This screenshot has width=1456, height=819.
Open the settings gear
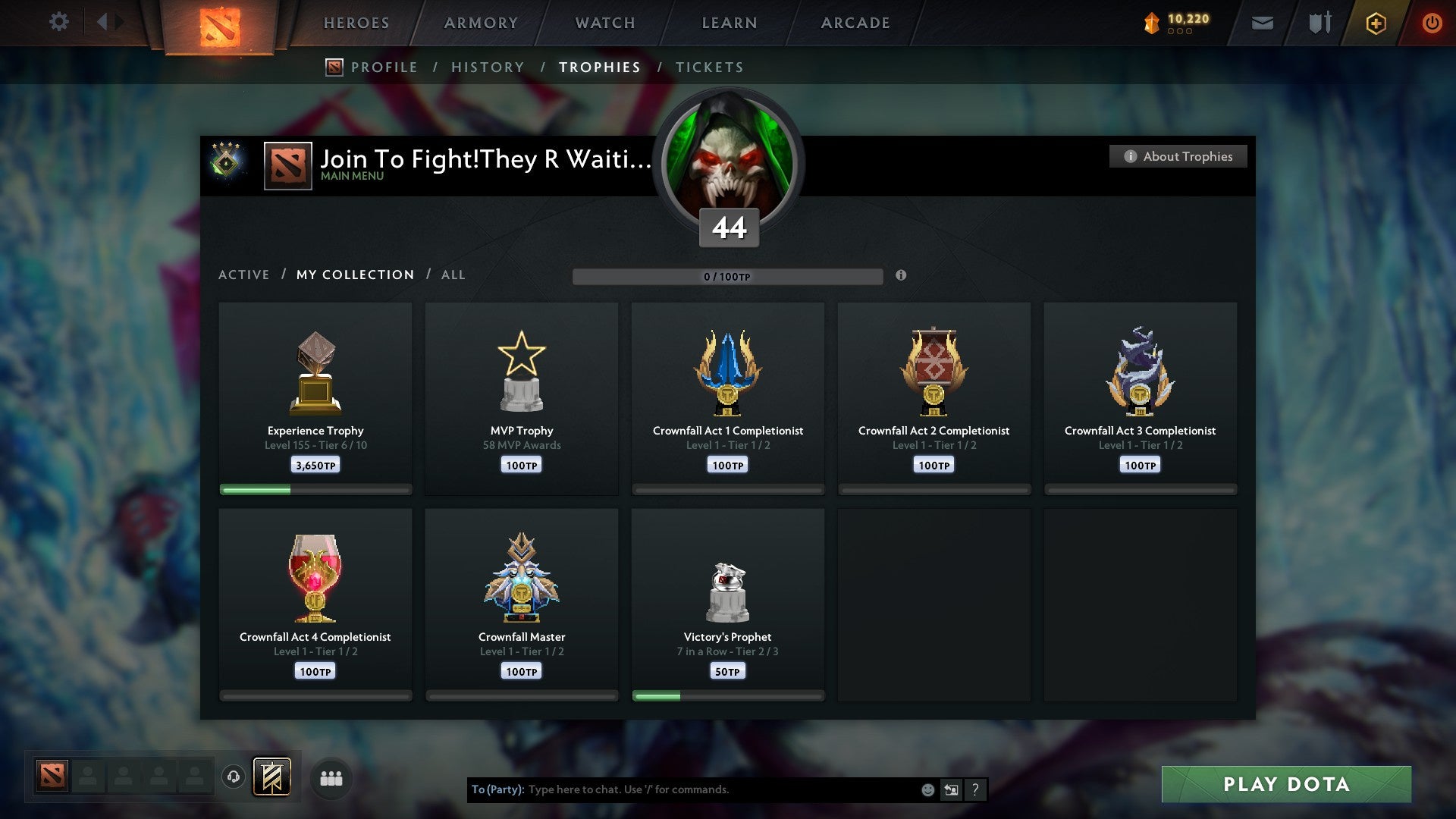coord(58,21)
